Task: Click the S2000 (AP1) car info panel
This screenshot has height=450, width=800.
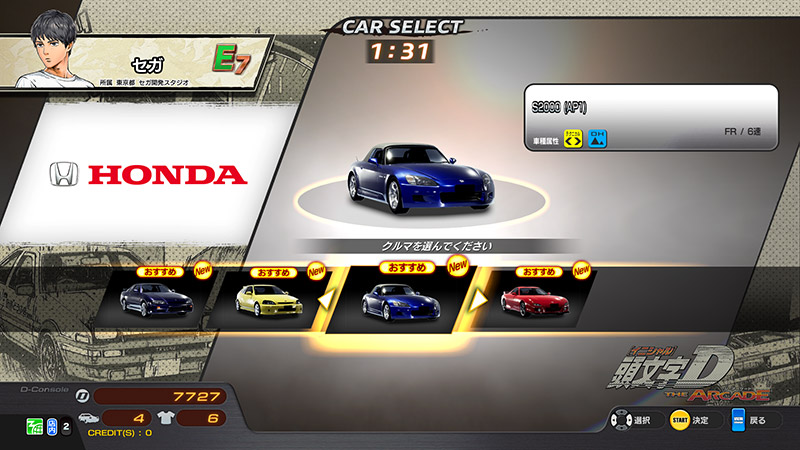Action: (650, 118)
